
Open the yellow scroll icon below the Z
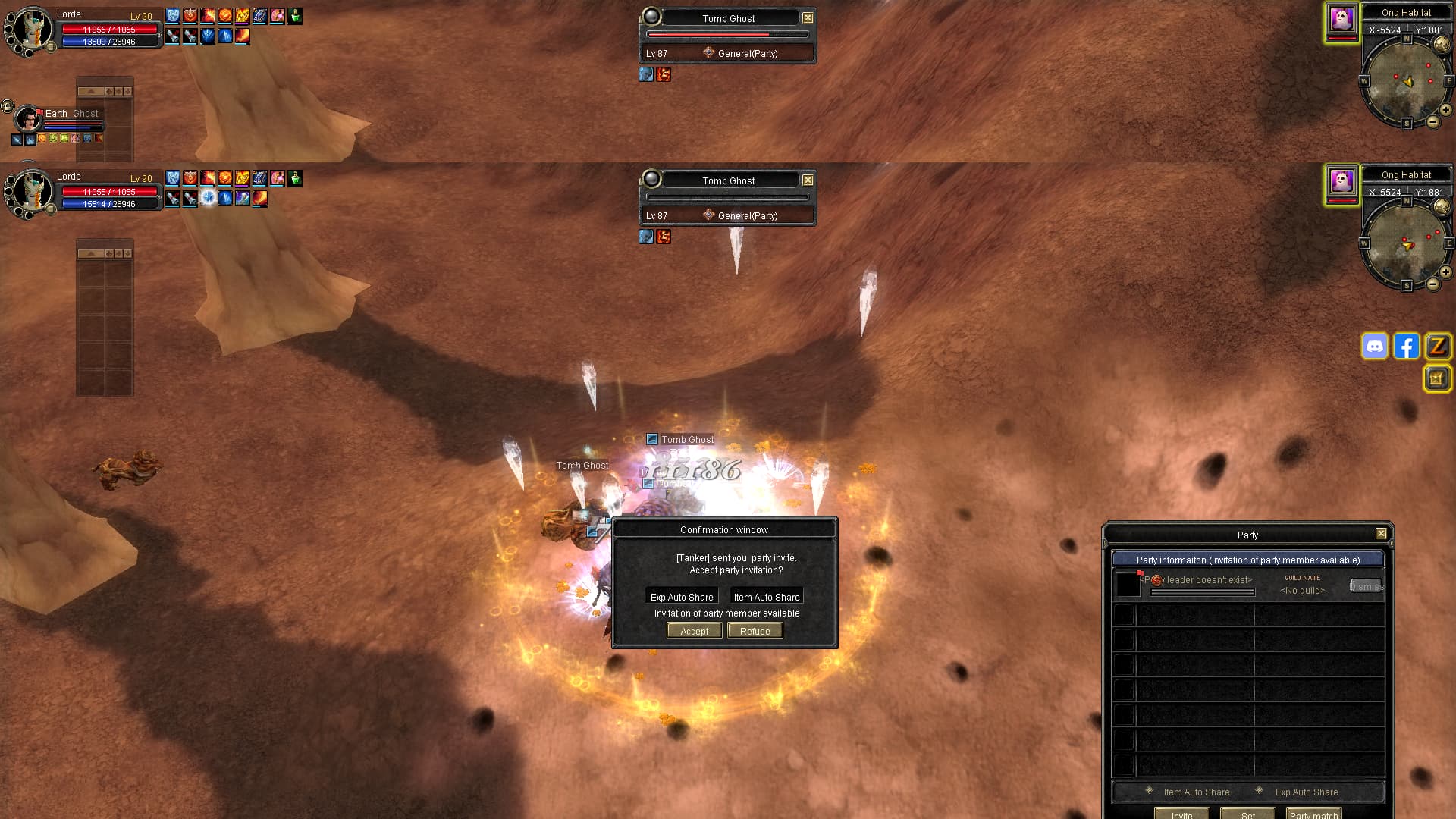1437,378
